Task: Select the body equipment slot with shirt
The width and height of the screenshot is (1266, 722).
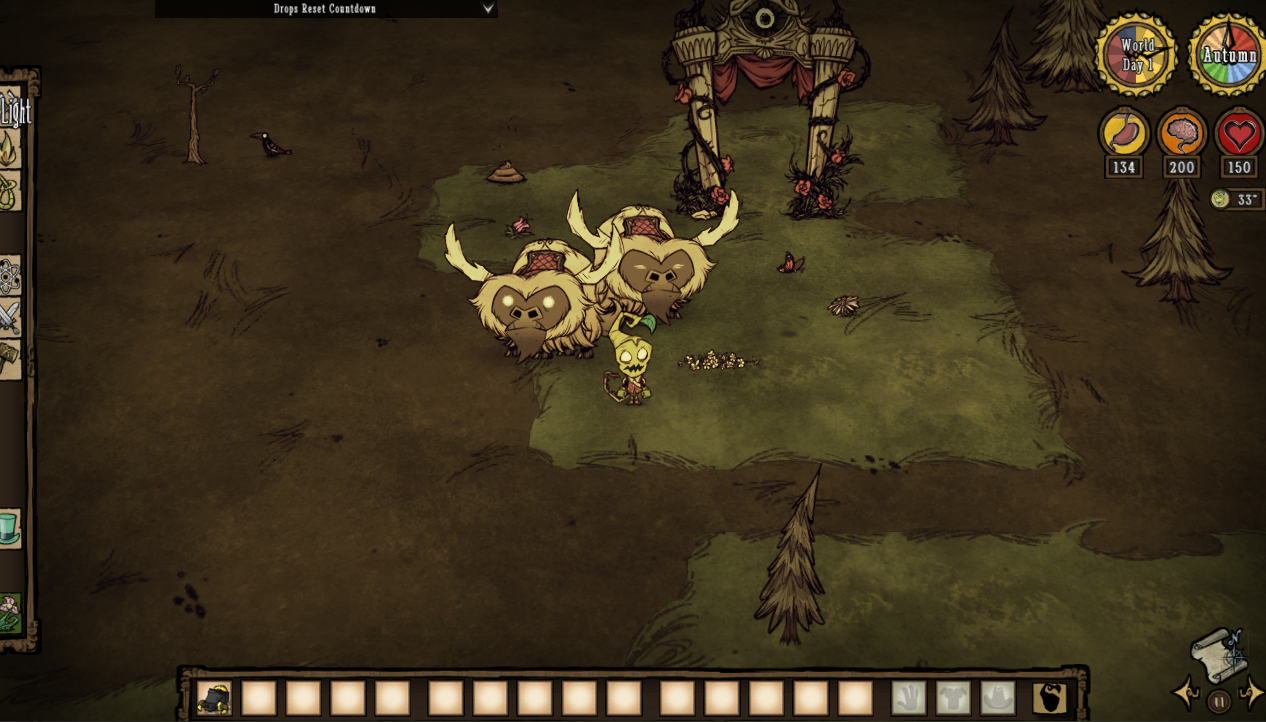Action: click(953, 698)
